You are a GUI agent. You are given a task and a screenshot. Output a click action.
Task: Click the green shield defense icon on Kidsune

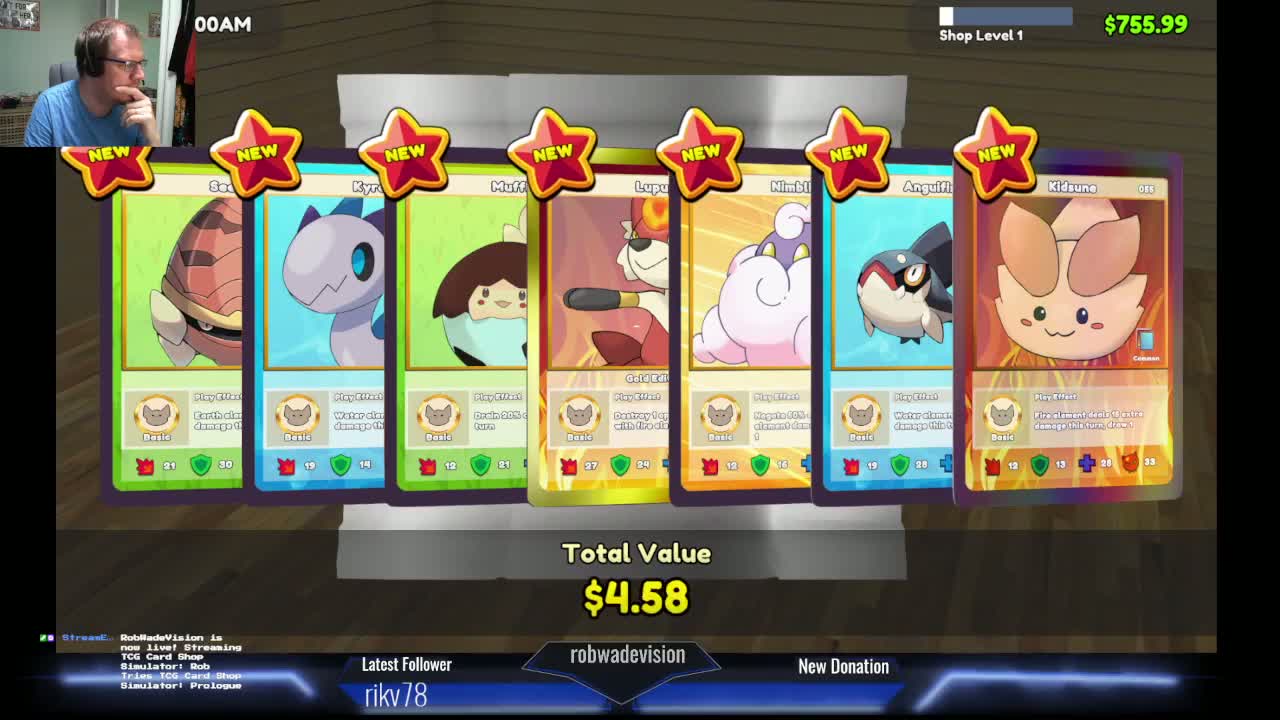click(1040, 461)
